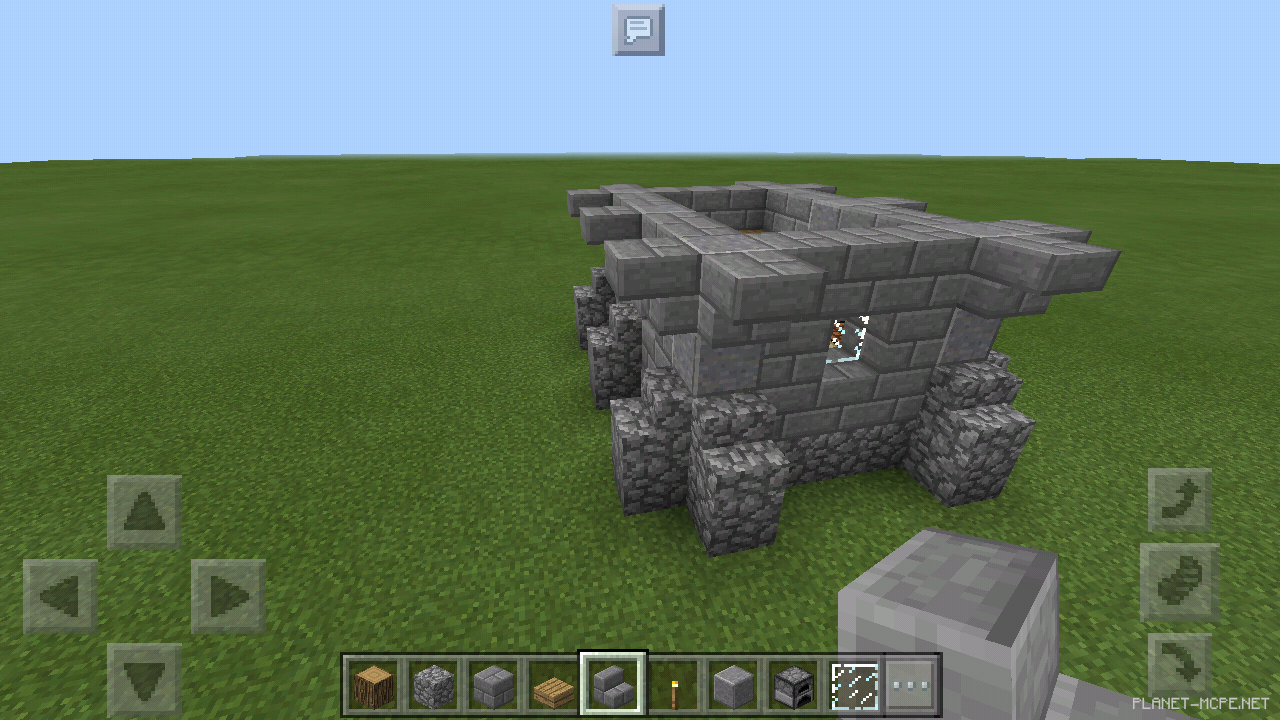Select the torch item
Viewport: 1280px width, 720px height.
pos(672,681)
